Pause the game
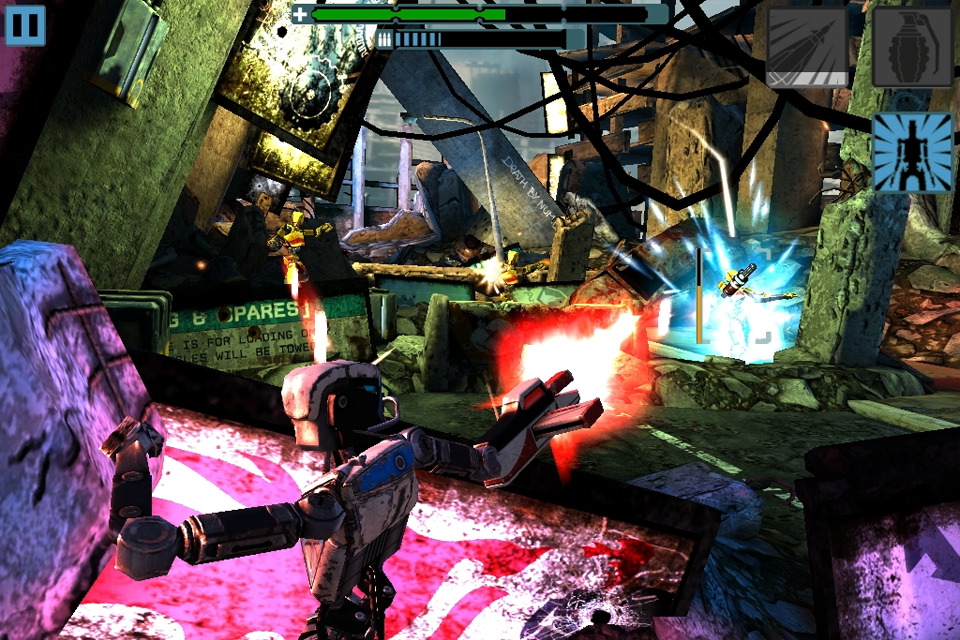The image size is (960, 640). coord(25,25)
